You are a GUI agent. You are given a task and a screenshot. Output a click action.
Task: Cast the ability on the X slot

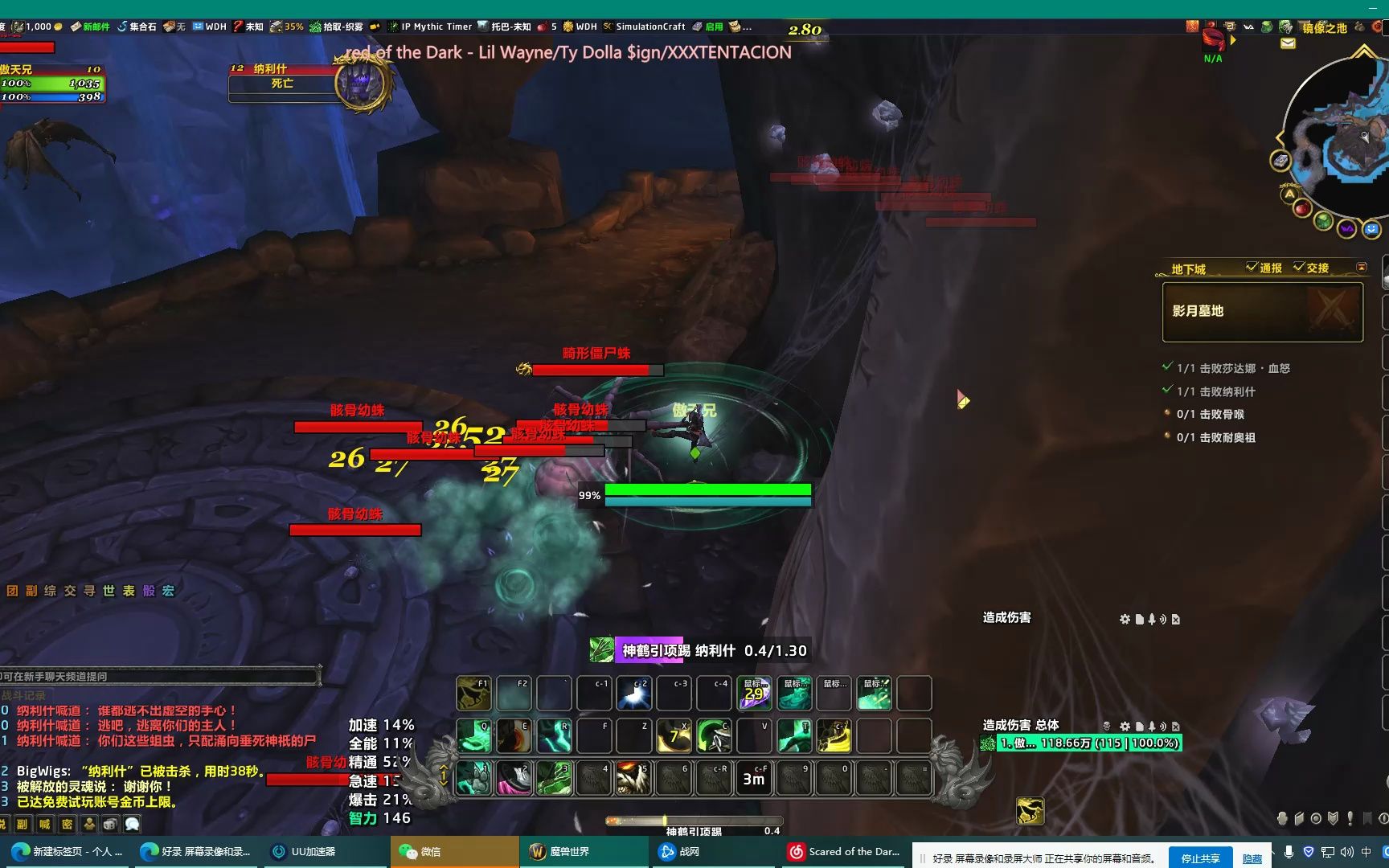point(674,736)
